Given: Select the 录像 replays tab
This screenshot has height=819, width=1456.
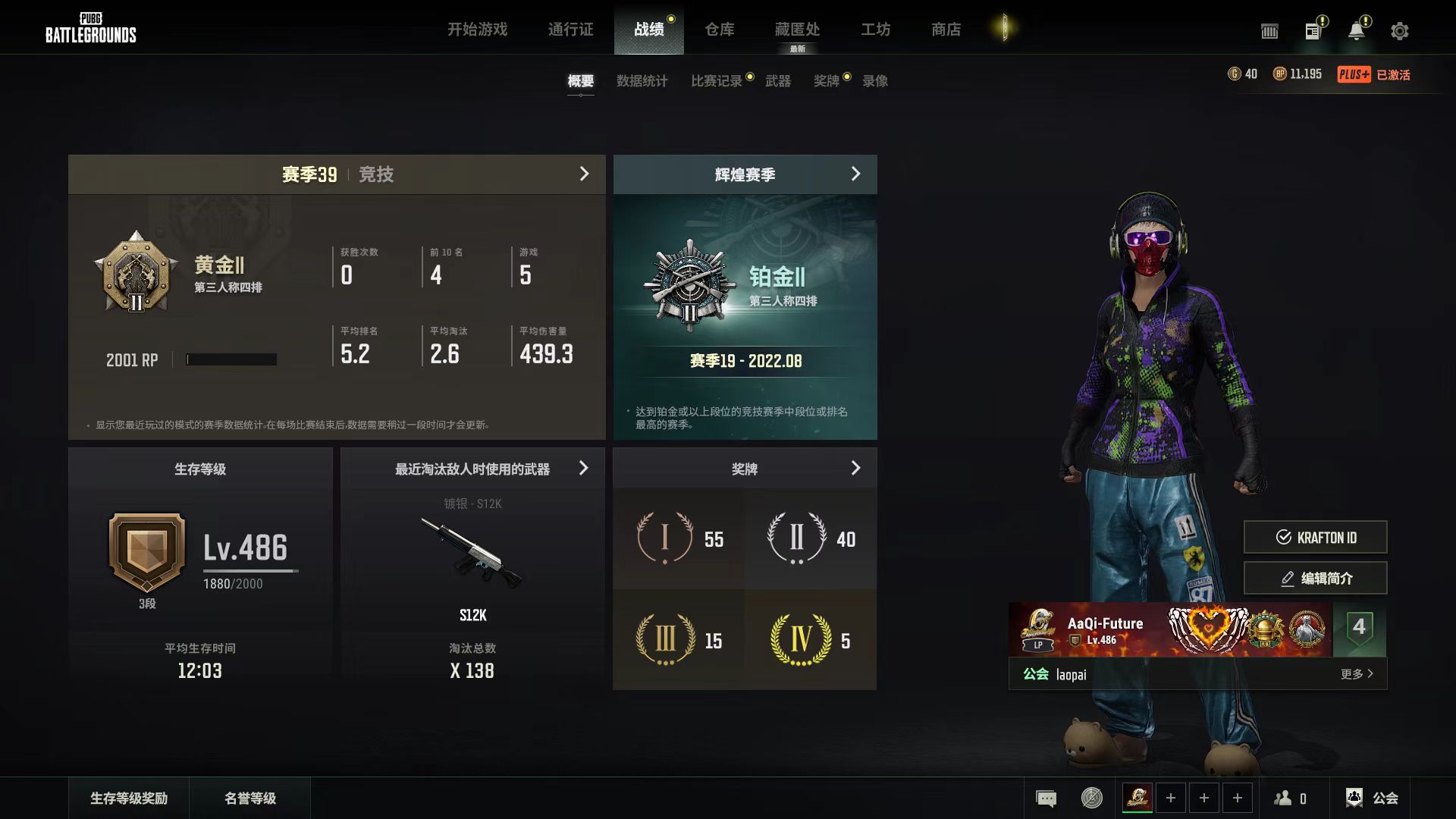Looking at the screenshot, I should coord(875,81).
